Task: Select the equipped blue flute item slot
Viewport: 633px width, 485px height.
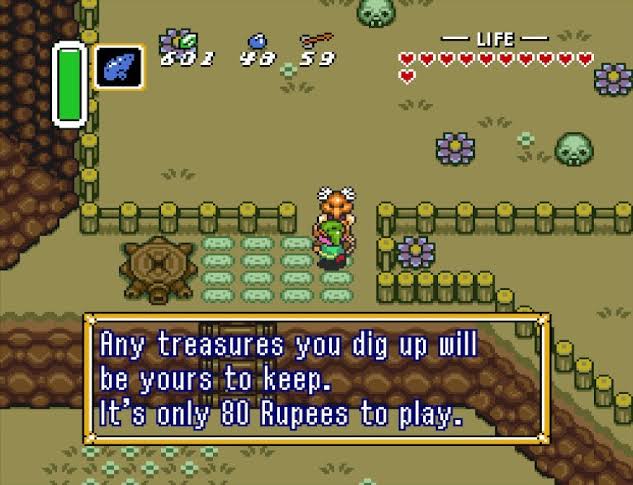Action: 119,67
